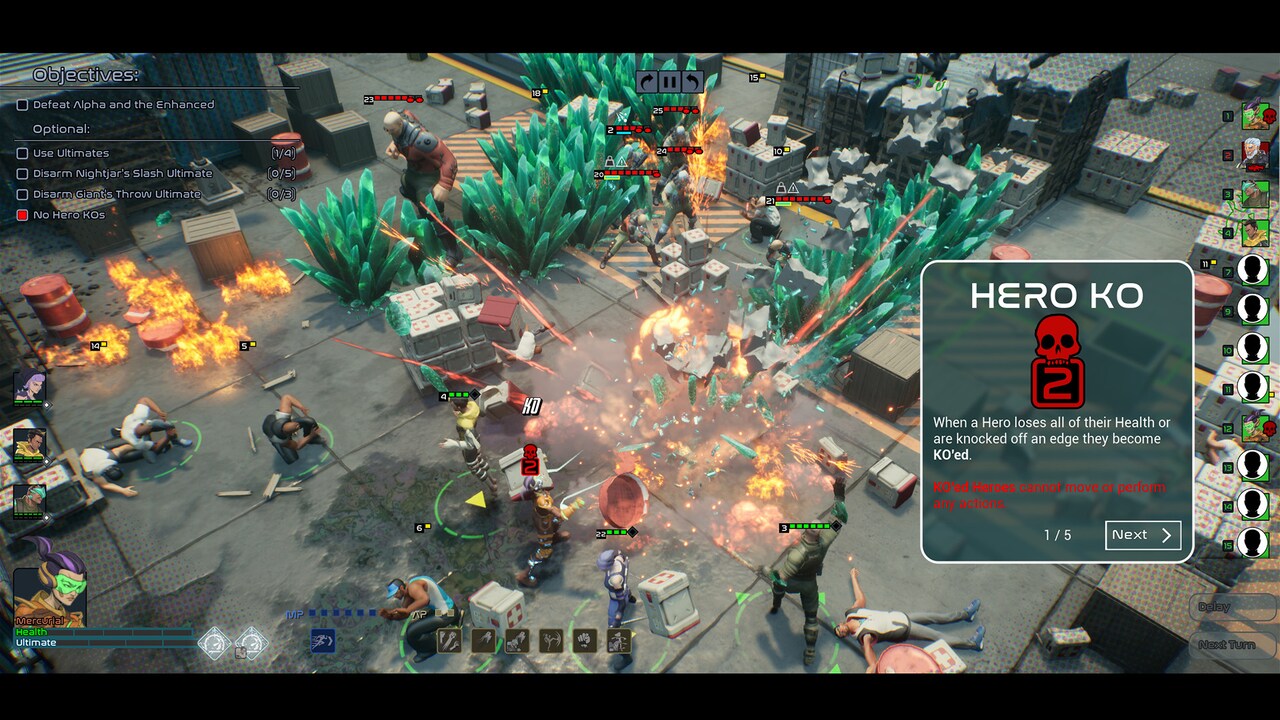Select the silhouette portrait at turn 9
Viewport: 1280px width, 720px height.
coord(1253,309)
